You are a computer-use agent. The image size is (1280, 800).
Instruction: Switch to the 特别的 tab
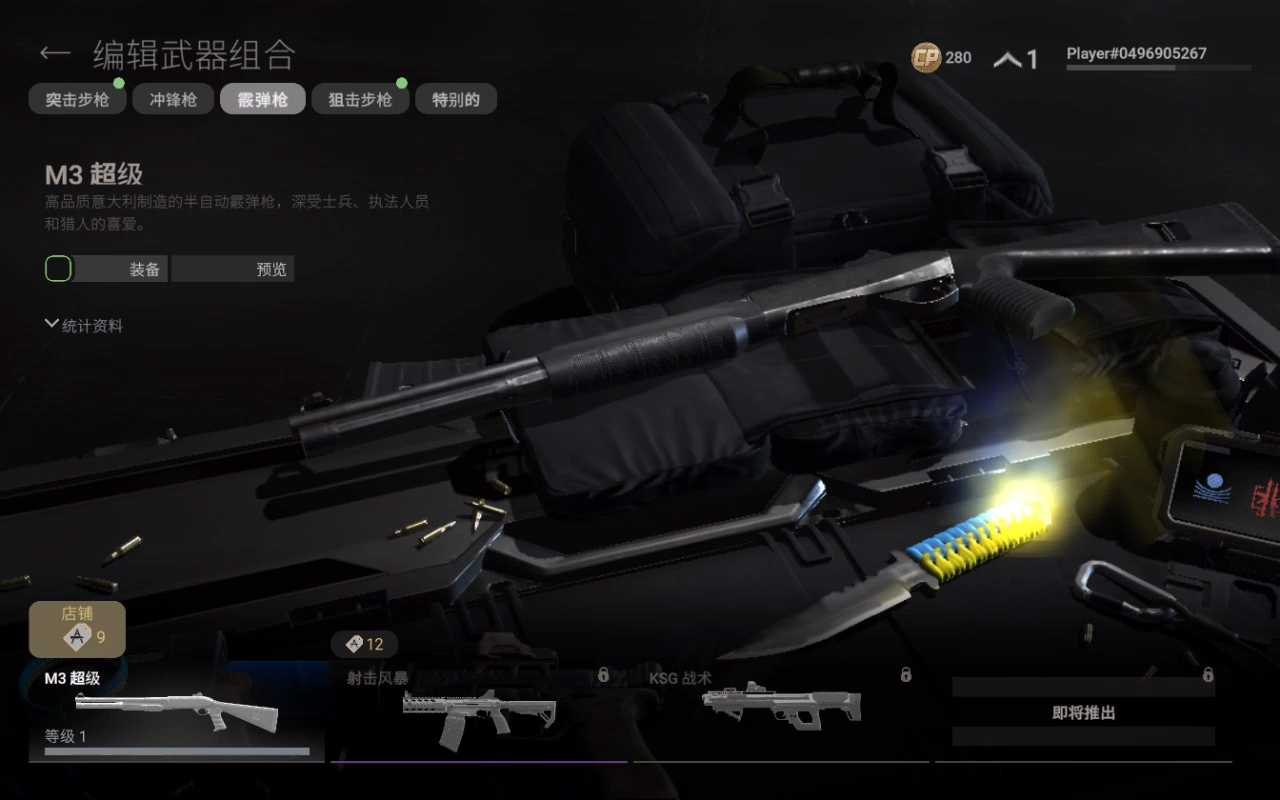click(455, 99)
